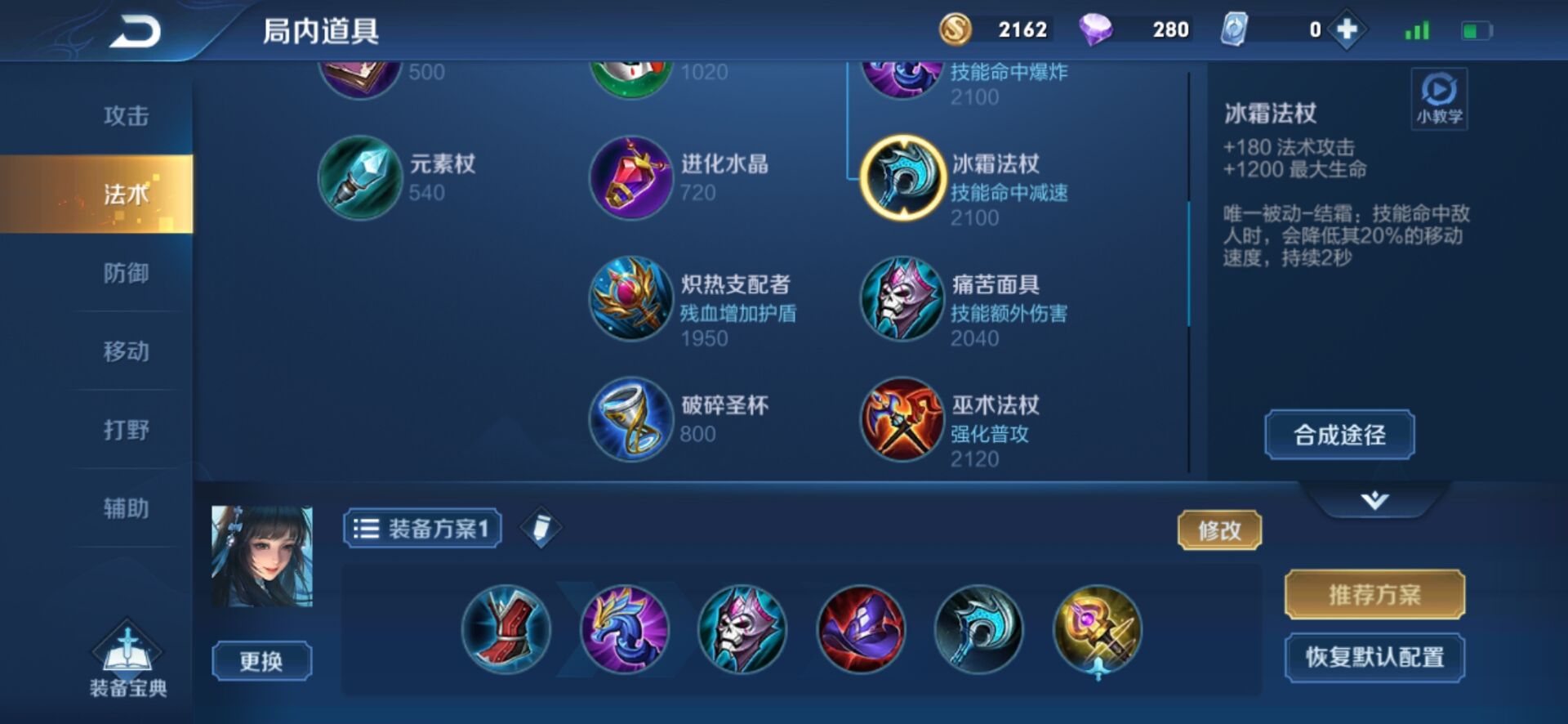1568x724 pixels.
Task: Switch to the 攻击 item category
Action: click(x=127, y=117)
